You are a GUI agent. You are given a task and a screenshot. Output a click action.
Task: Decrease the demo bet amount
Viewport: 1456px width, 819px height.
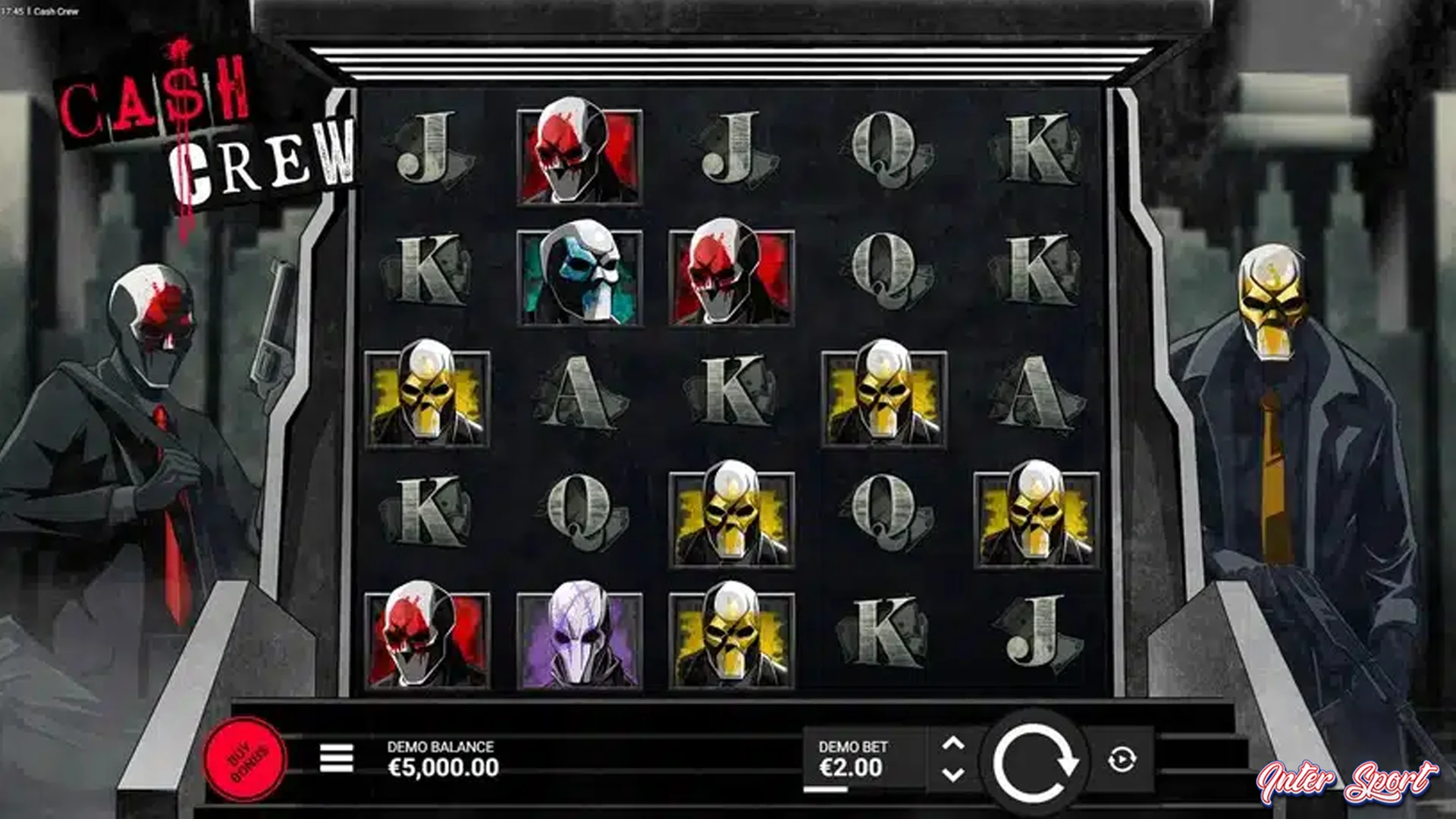[953, 774]
